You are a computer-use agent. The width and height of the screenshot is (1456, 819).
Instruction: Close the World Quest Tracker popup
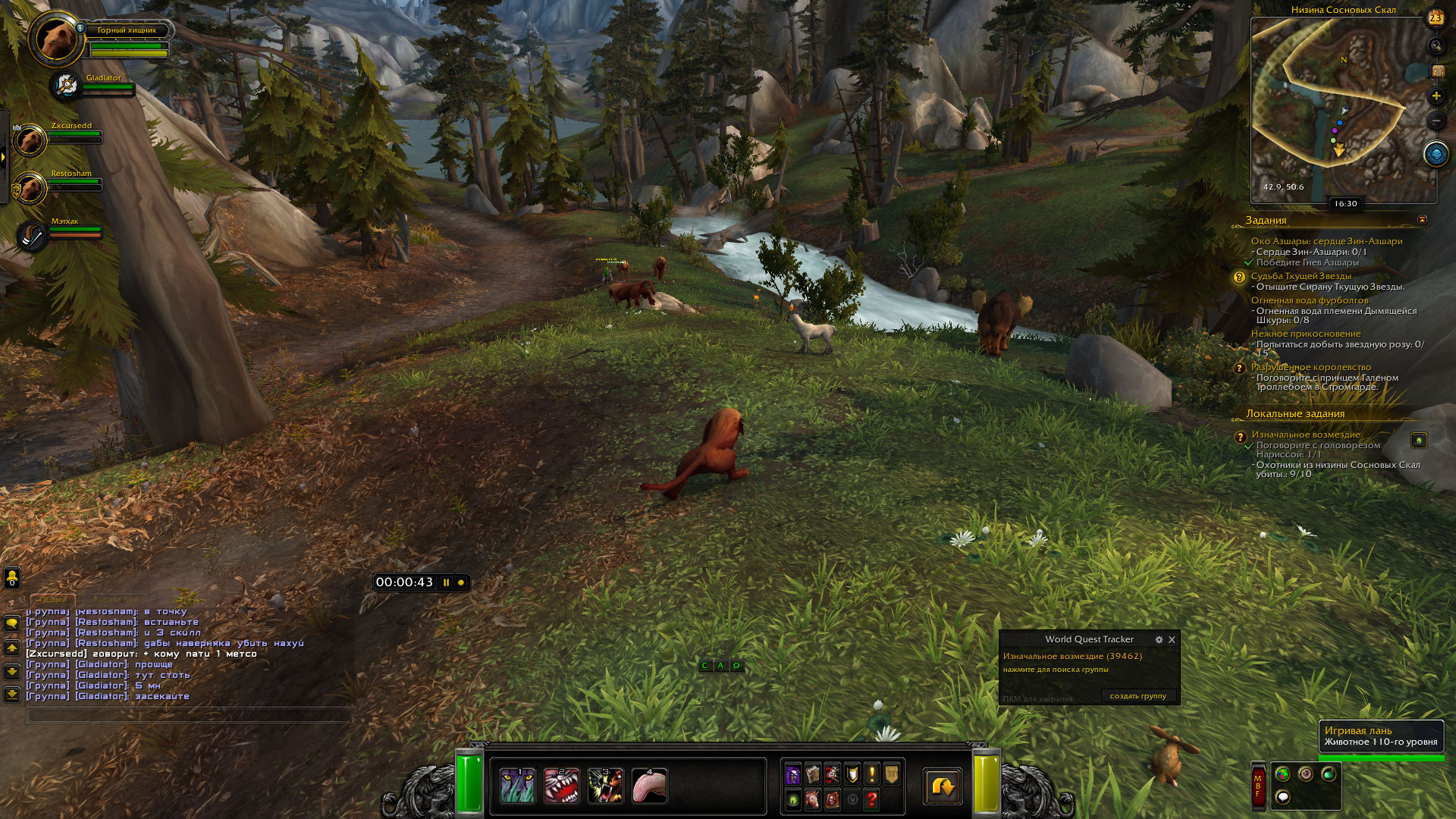tap(1172, 640)
